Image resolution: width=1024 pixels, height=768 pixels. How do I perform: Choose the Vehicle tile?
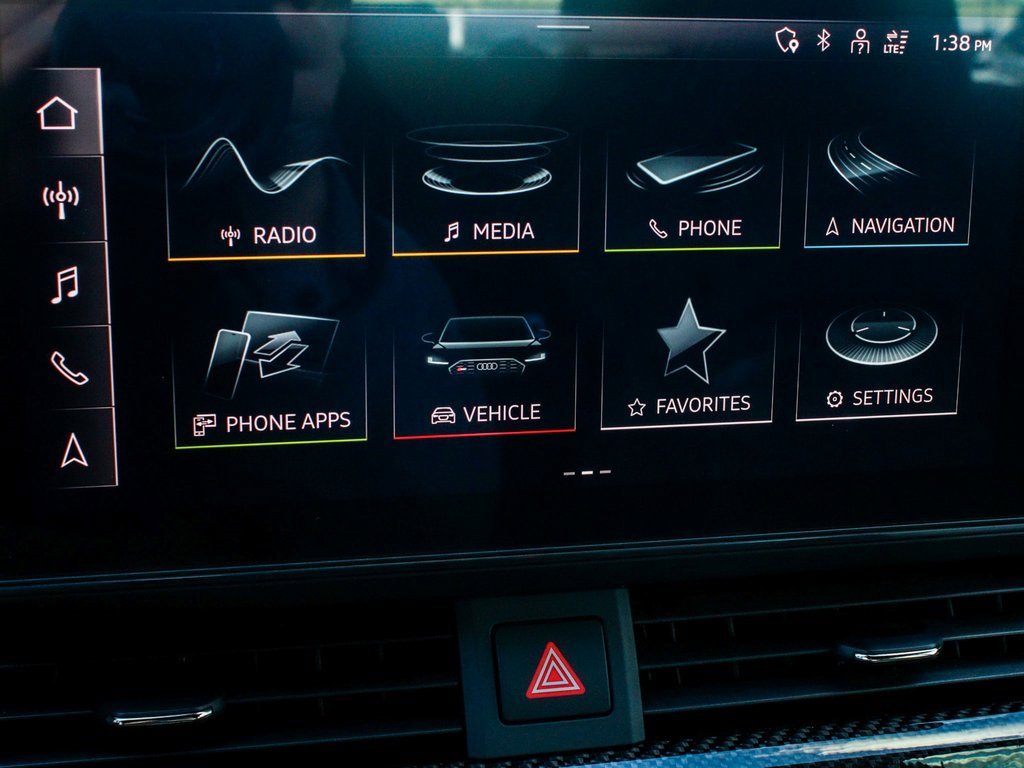point(486,374)
